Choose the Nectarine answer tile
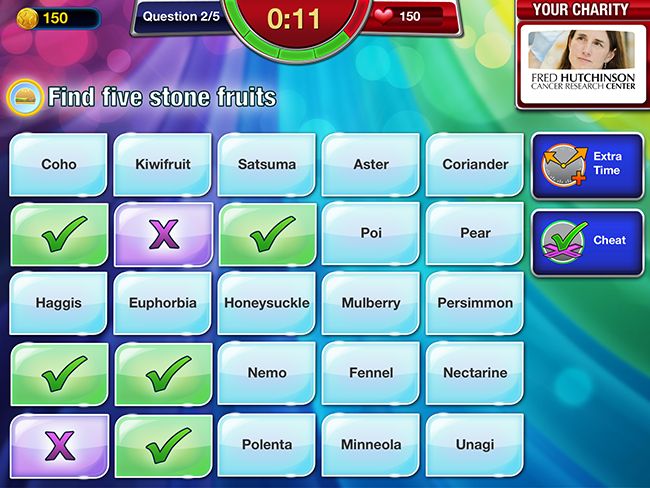Viewport: 650px width, 488px height. pos(475,373)
